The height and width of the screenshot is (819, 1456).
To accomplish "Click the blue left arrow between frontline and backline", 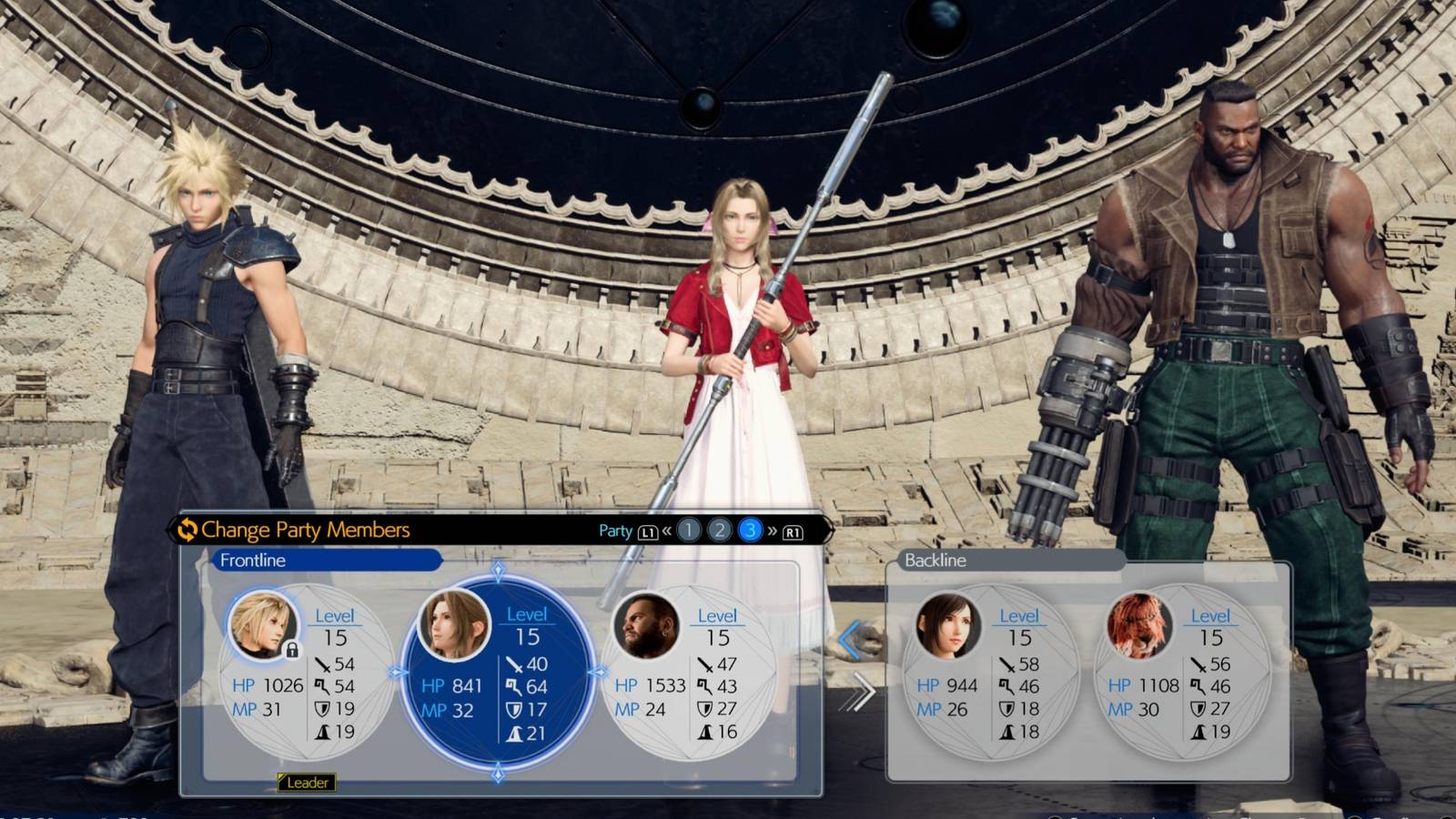I will pyautogui.click(x=851, y=641).
